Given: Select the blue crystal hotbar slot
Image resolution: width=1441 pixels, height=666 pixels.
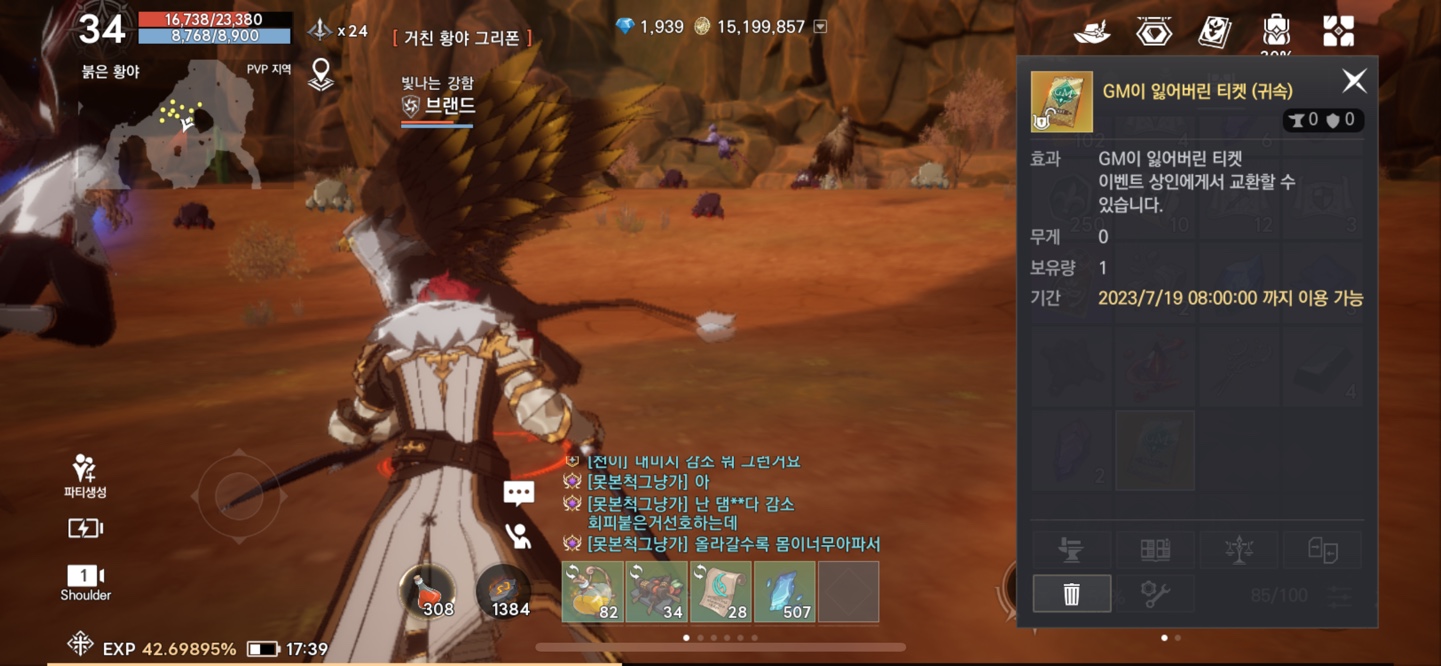Looking at the screenshot, I should point(785,591).
